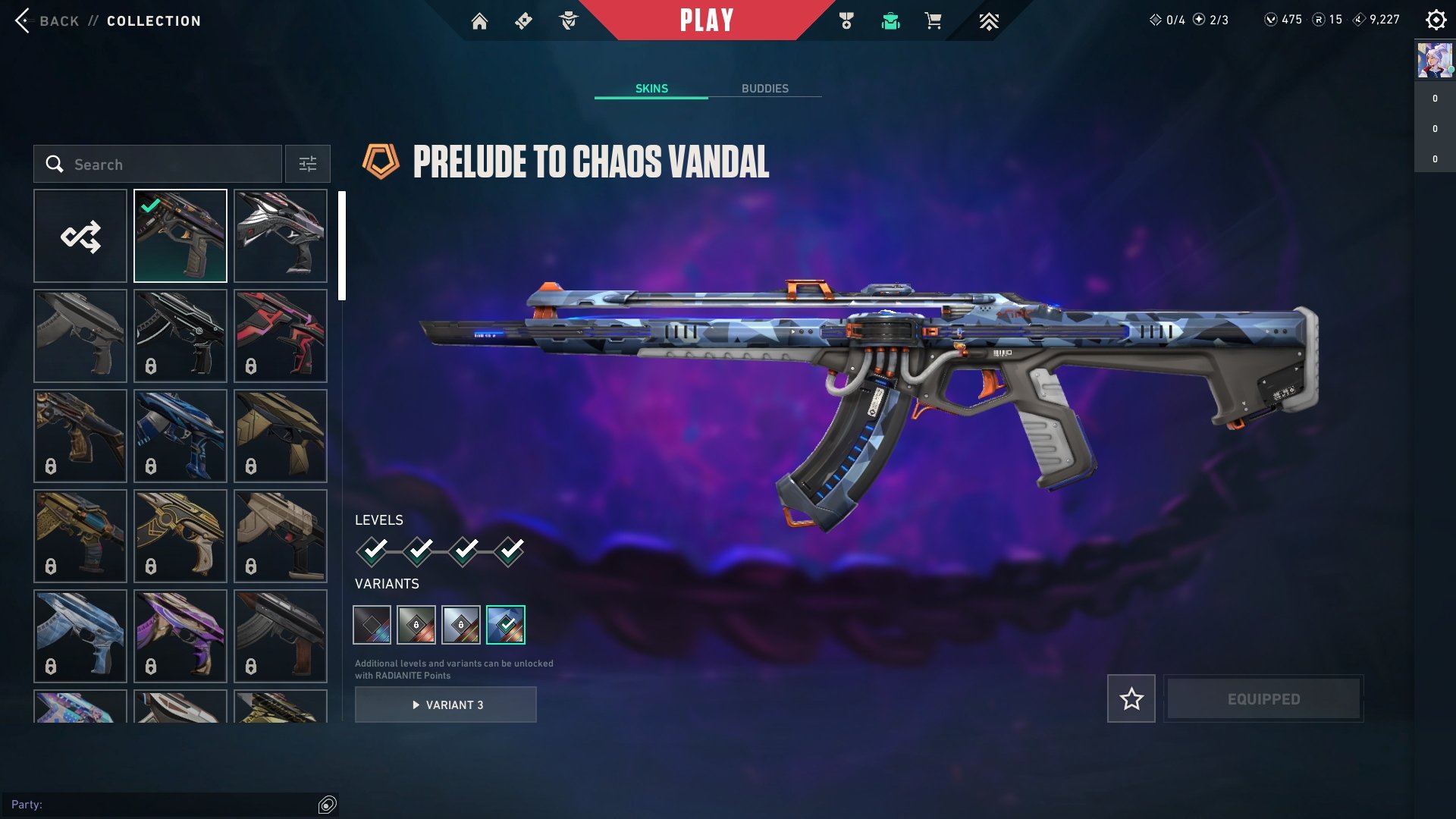Switch to the Buddies tab

pyautogui.click(x=764, y=89)
